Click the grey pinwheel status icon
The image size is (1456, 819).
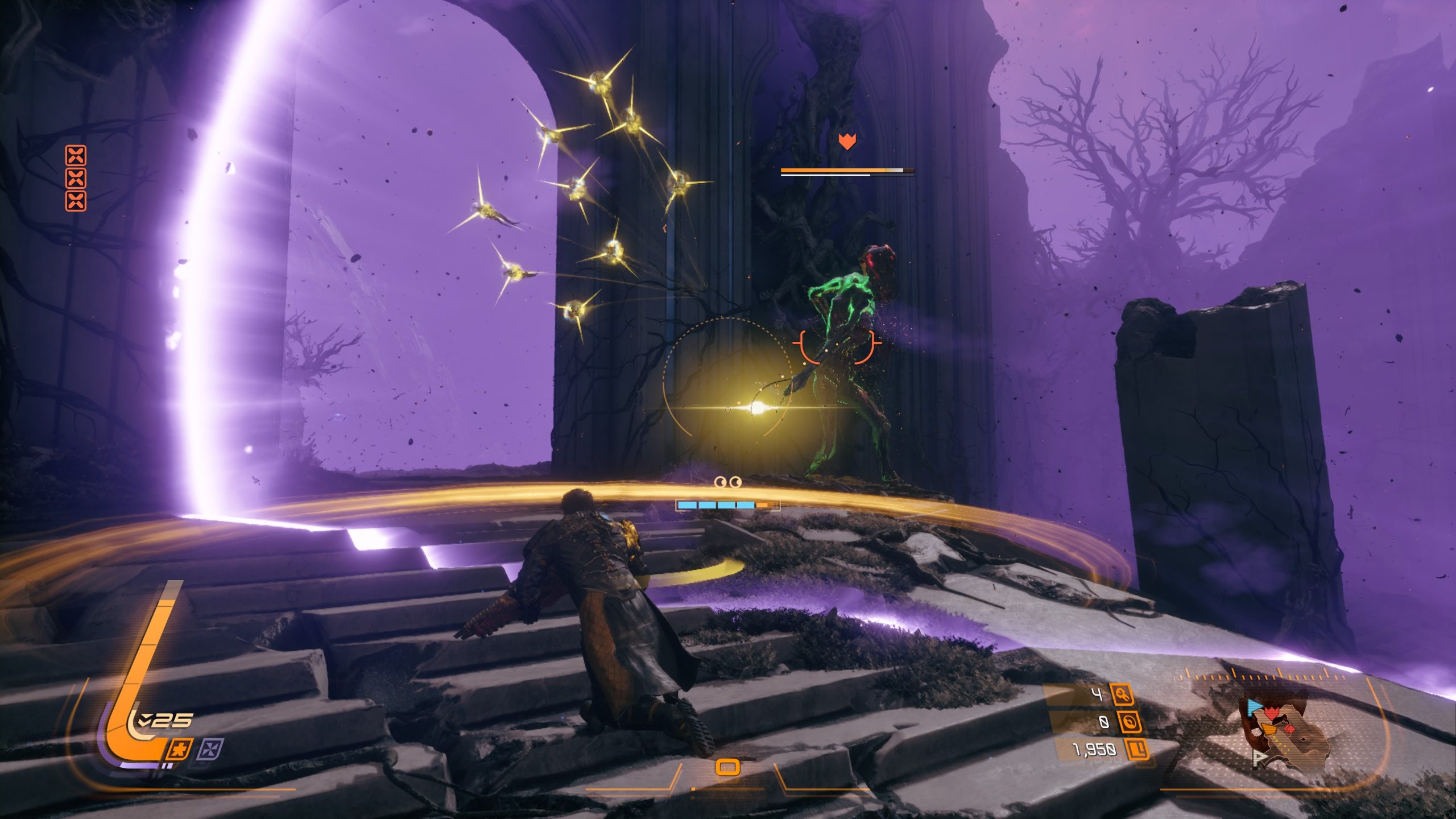tap(210, 750)
